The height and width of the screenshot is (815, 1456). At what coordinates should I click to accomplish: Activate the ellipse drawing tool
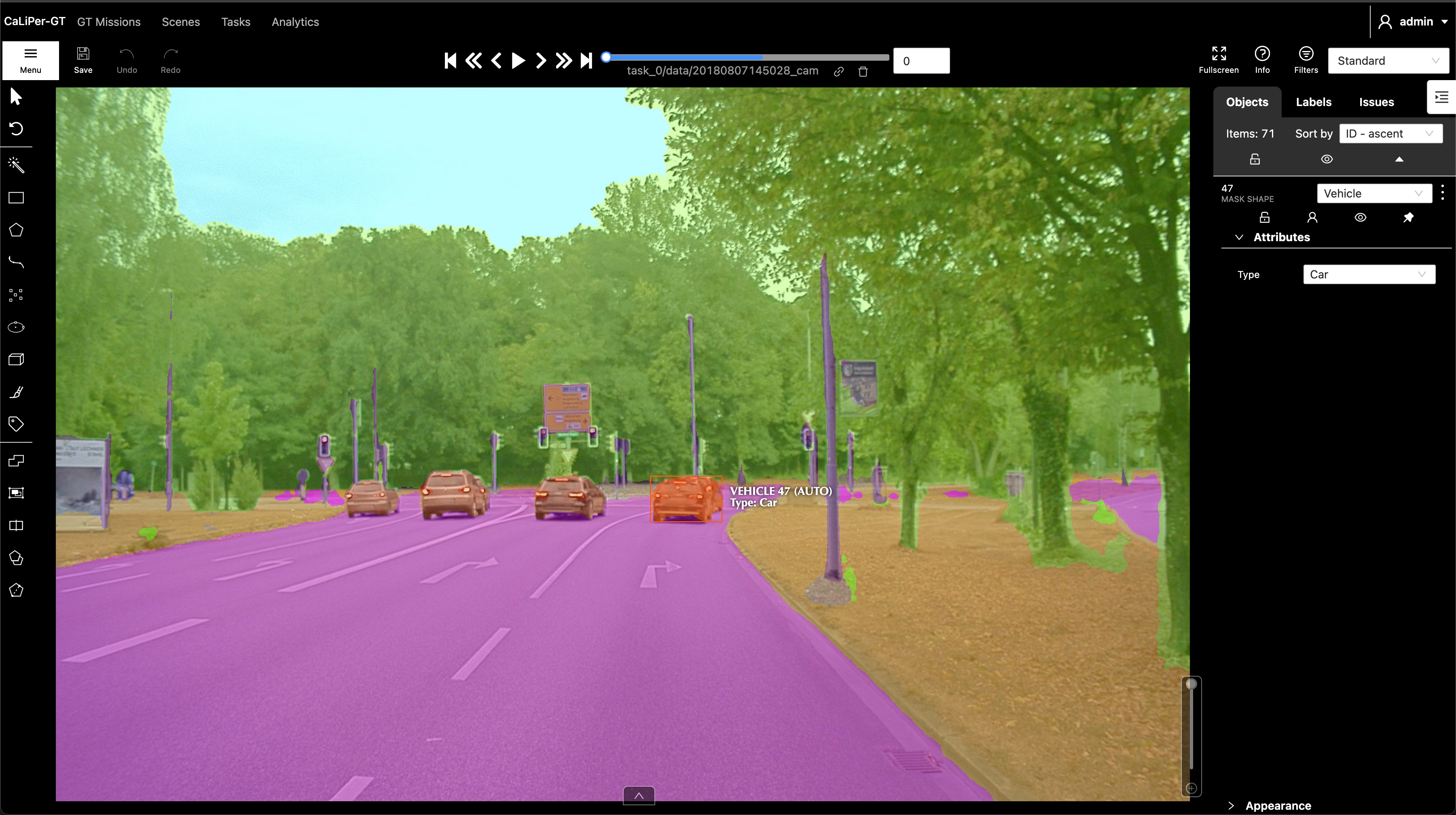tap(16, 326)
